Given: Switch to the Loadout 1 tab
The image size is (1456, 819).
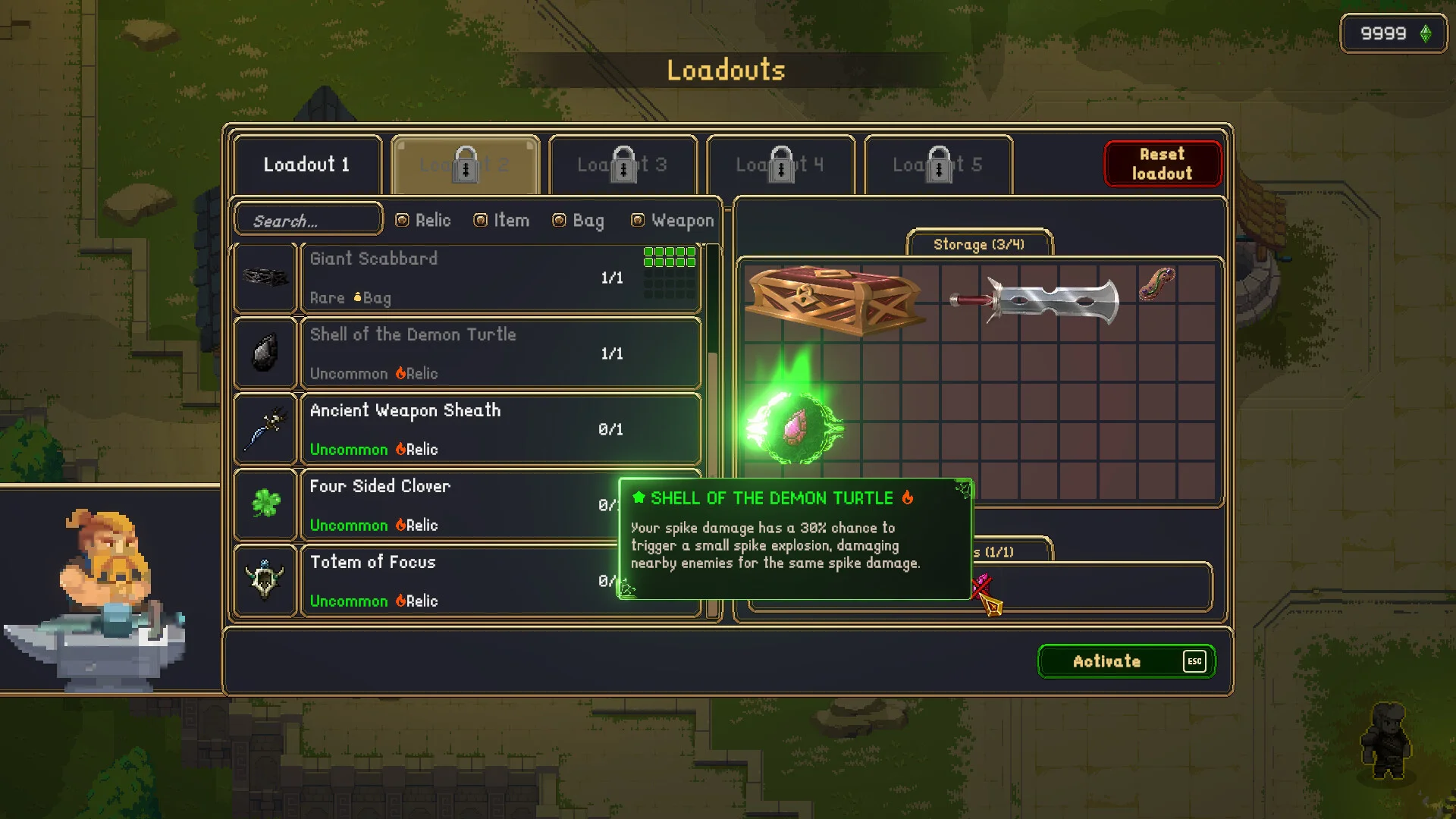Looking at the screenshot, I should click(307, 165).
